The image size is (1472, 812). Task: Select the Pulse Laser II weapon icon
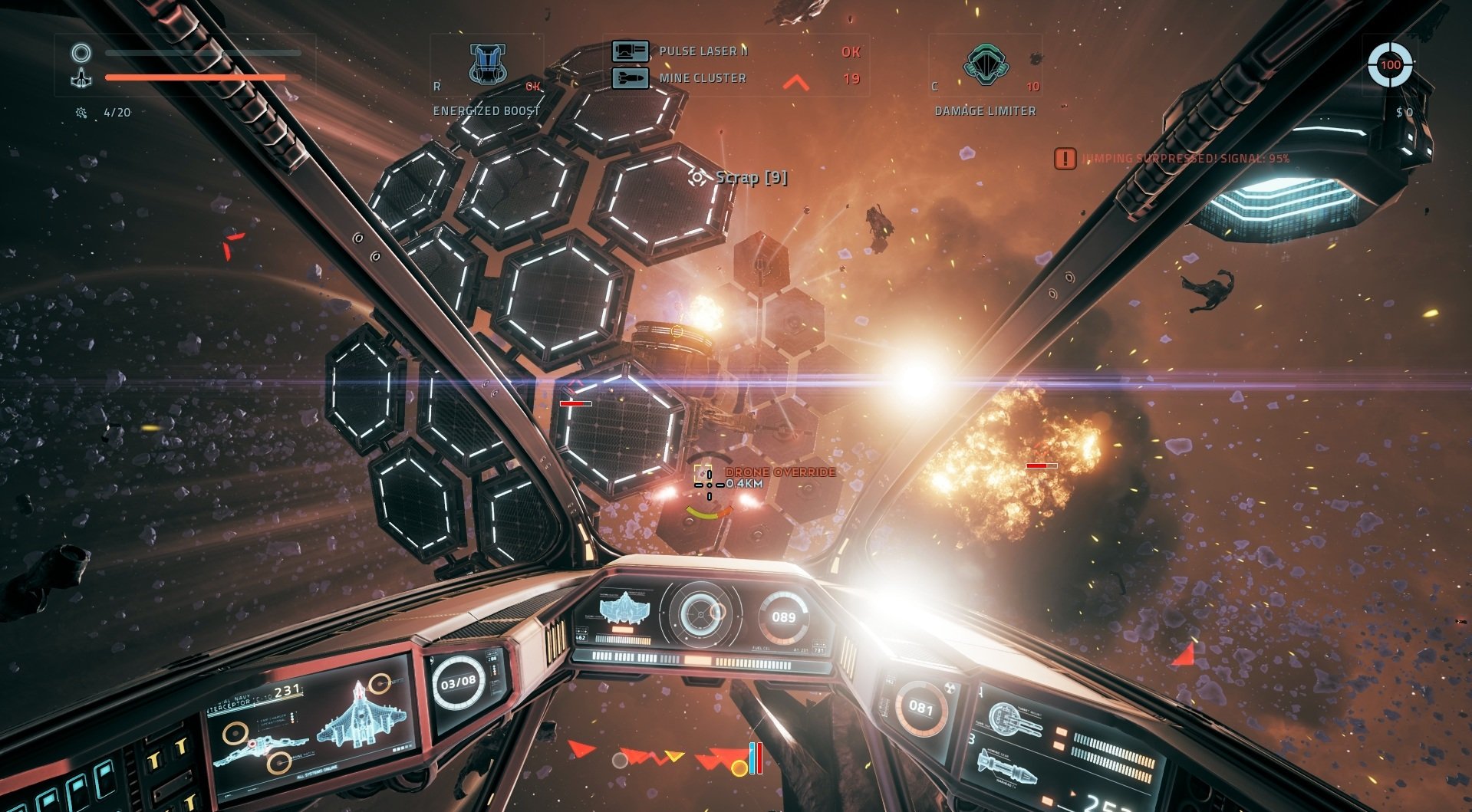click(629, 51)
